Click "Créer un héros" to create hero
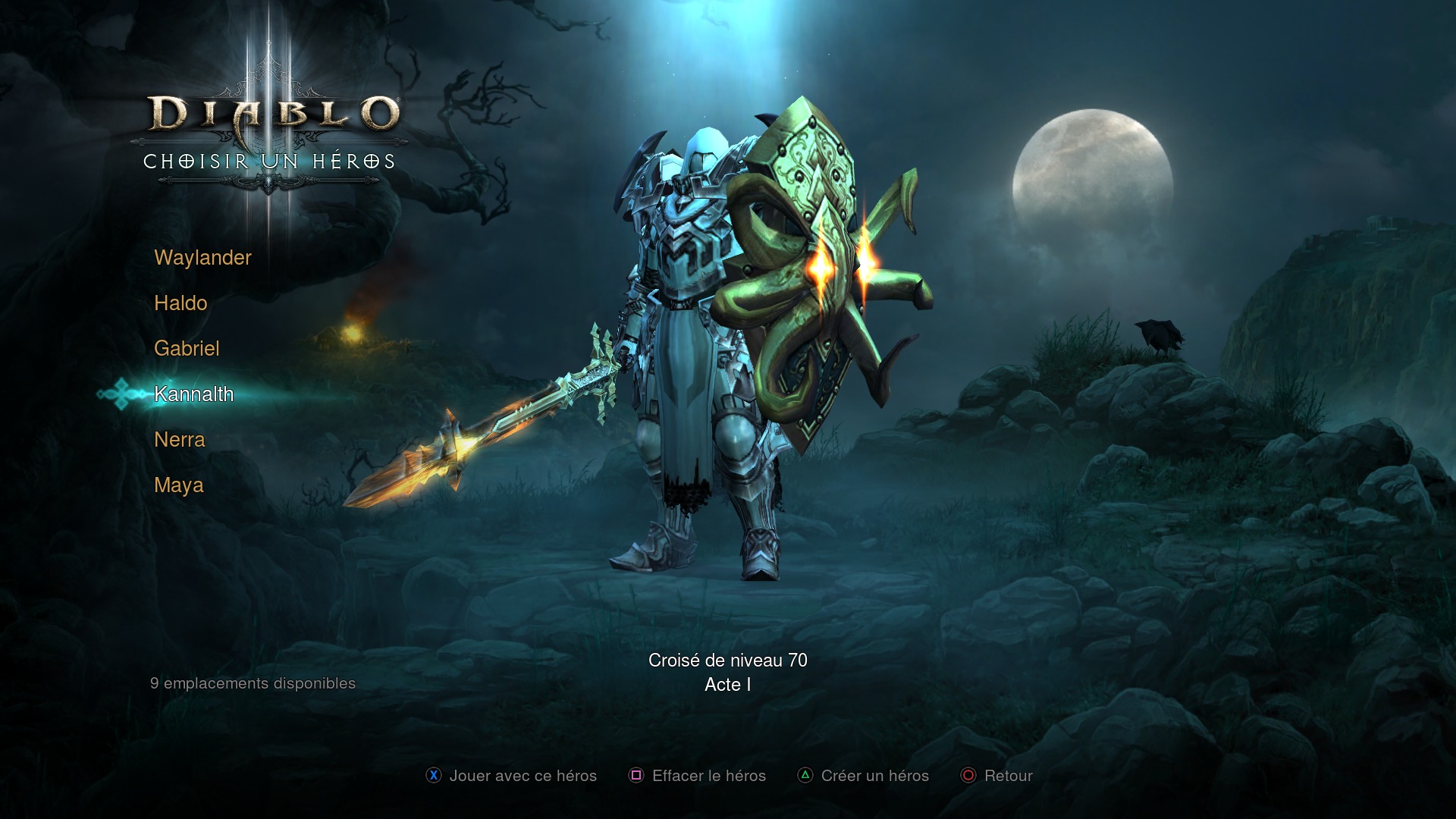Screen dimensions: 1456x819 point(863,776)
